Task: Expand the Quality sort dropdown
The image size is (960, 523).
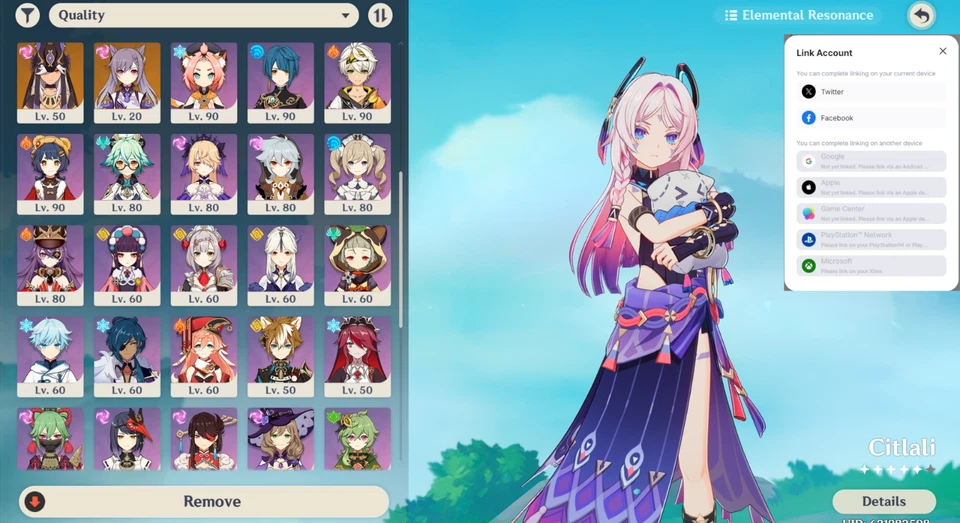Action: [204, 15]
